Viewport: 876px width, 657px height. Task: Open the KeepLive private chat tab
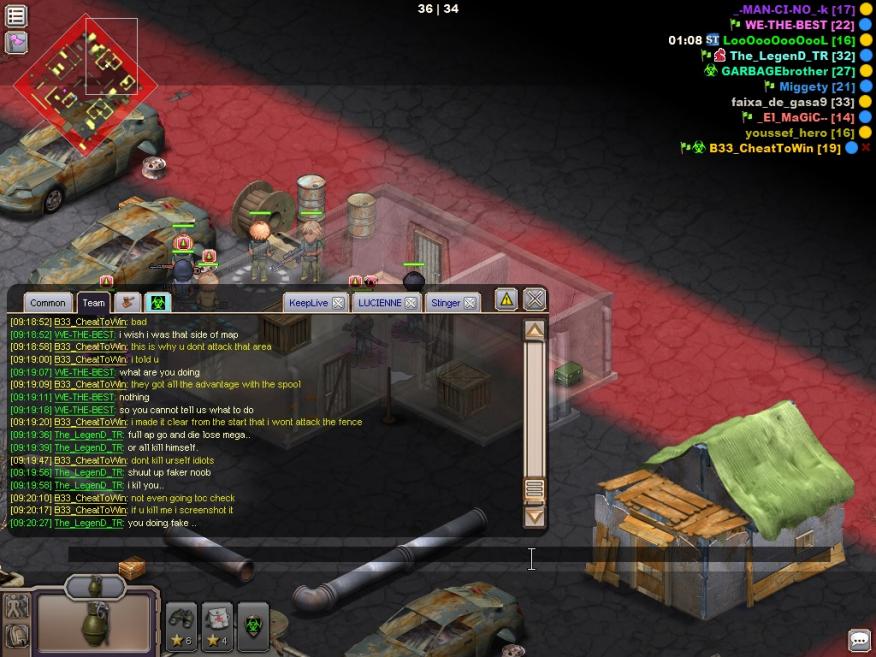pos(307,303)
